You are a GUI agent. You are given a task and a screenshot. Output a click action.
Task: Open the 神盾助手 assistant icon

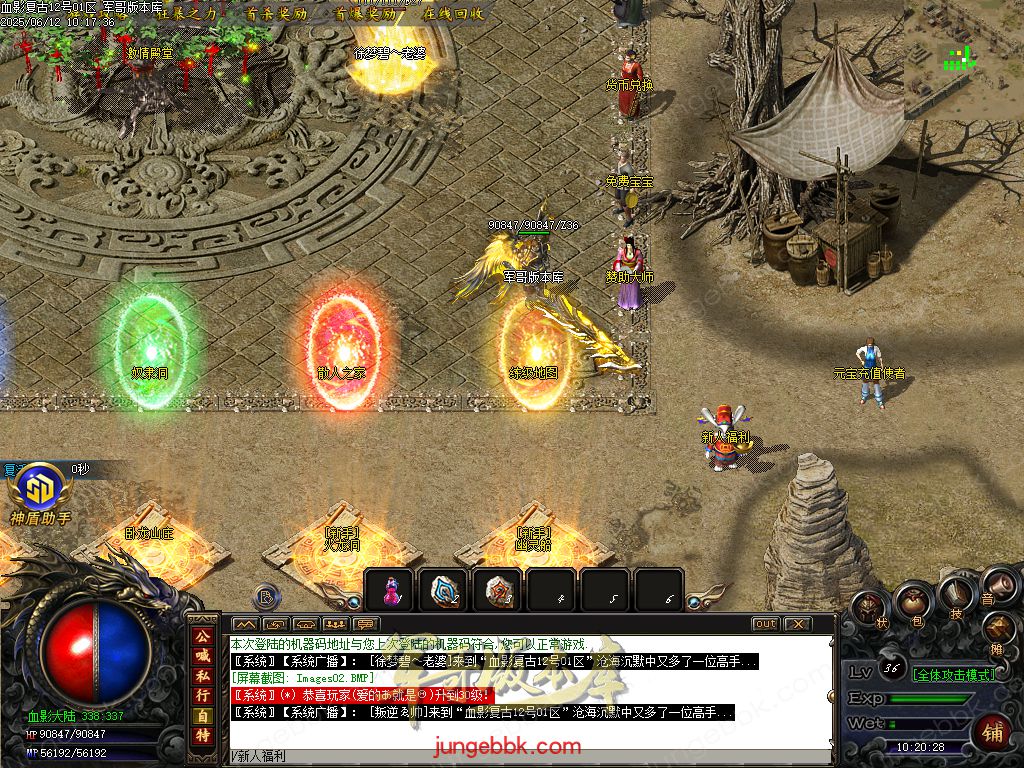point(40,489)
